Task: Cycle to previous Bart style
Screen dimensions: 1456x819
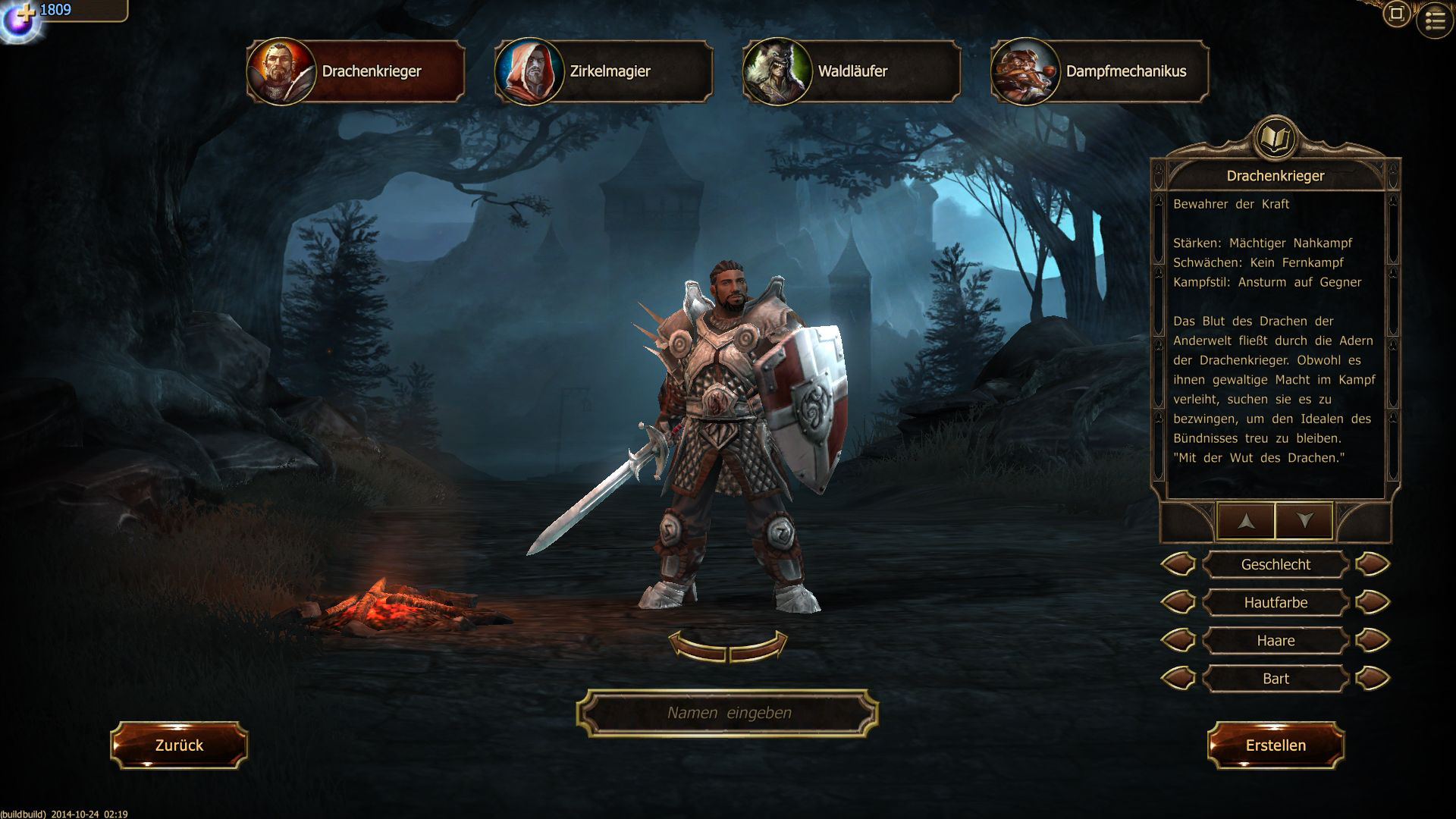Action: pos(1178,679)
